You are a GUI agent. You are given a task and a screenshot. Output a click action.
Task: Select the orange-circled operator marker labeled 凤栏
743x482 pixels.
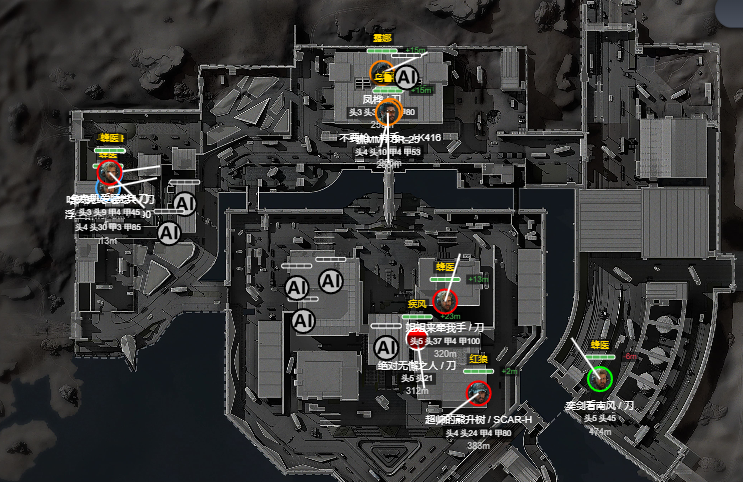[390, 109]
